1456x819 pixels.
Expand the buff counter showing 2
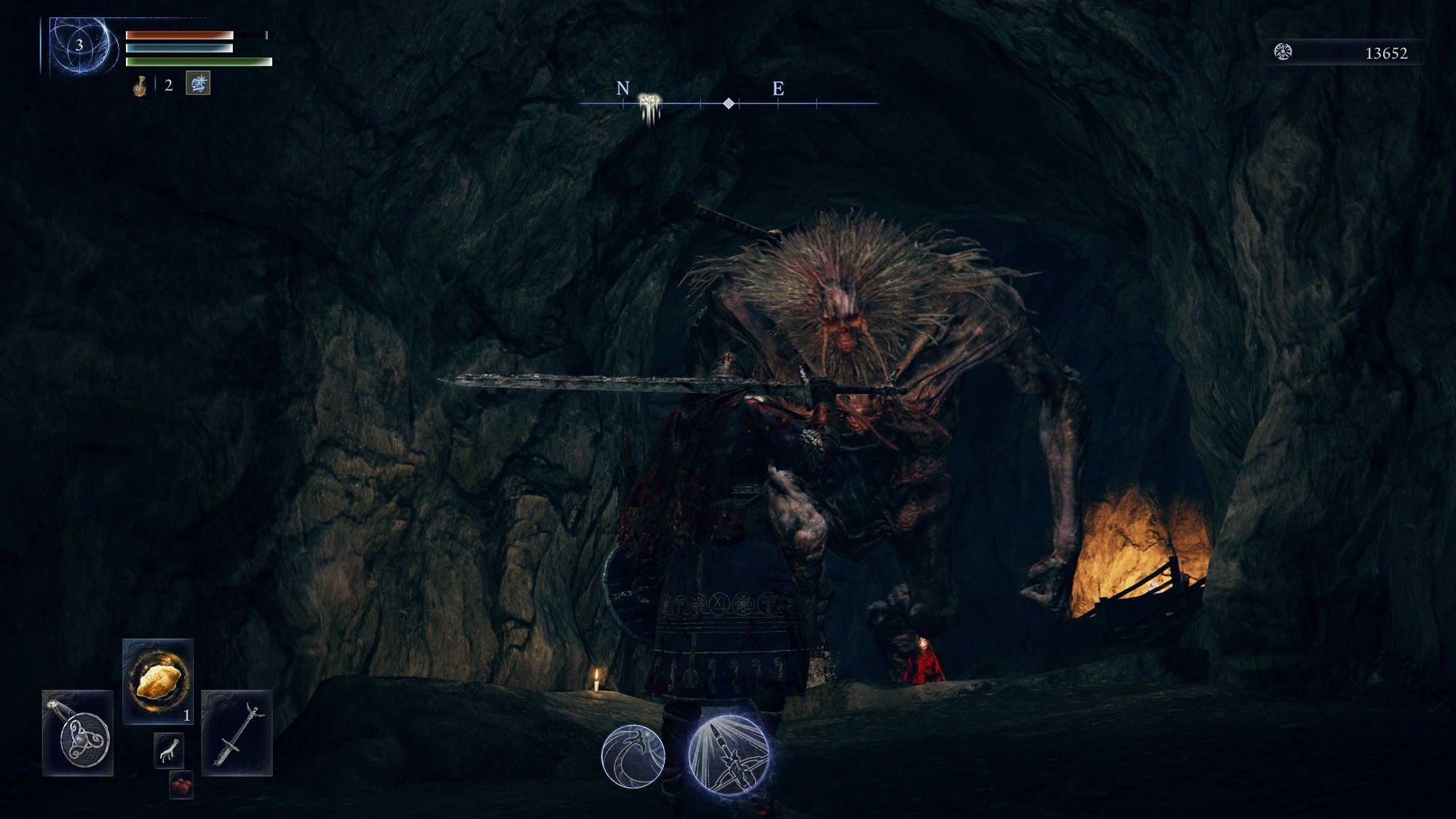pos(167,85)
